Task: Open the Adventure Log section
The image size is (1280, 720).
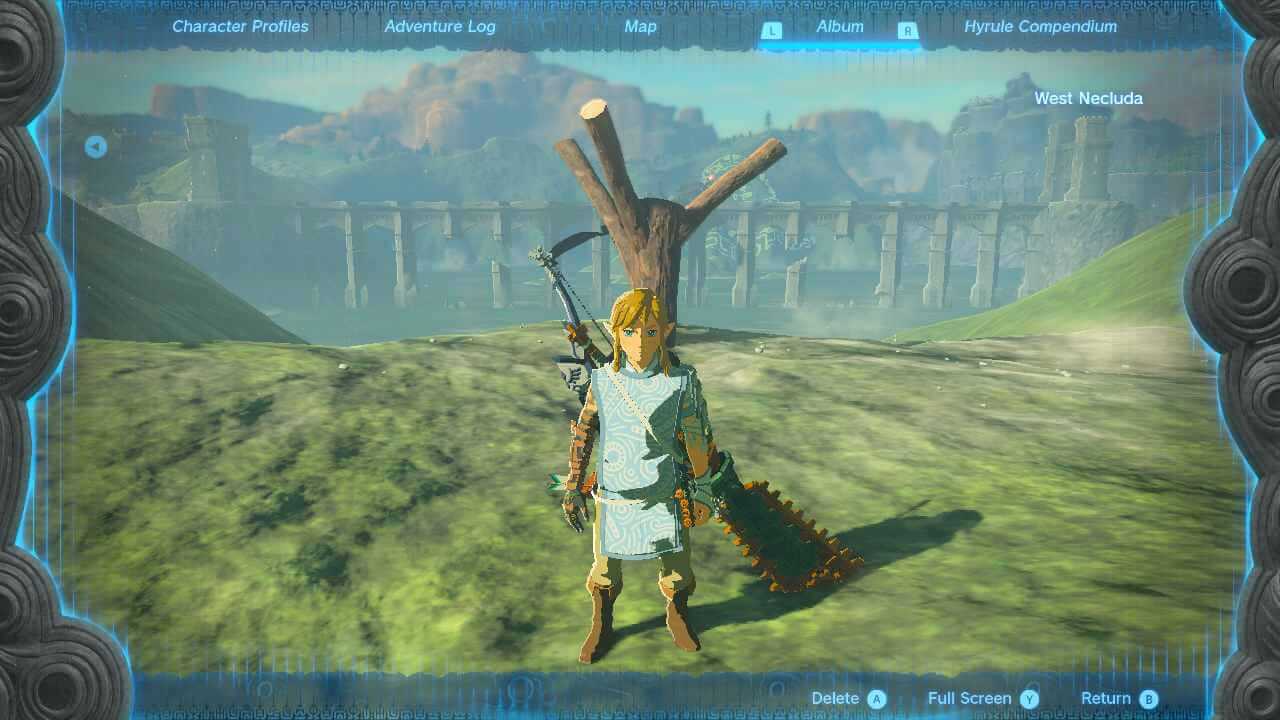Action: coord(440,27)
